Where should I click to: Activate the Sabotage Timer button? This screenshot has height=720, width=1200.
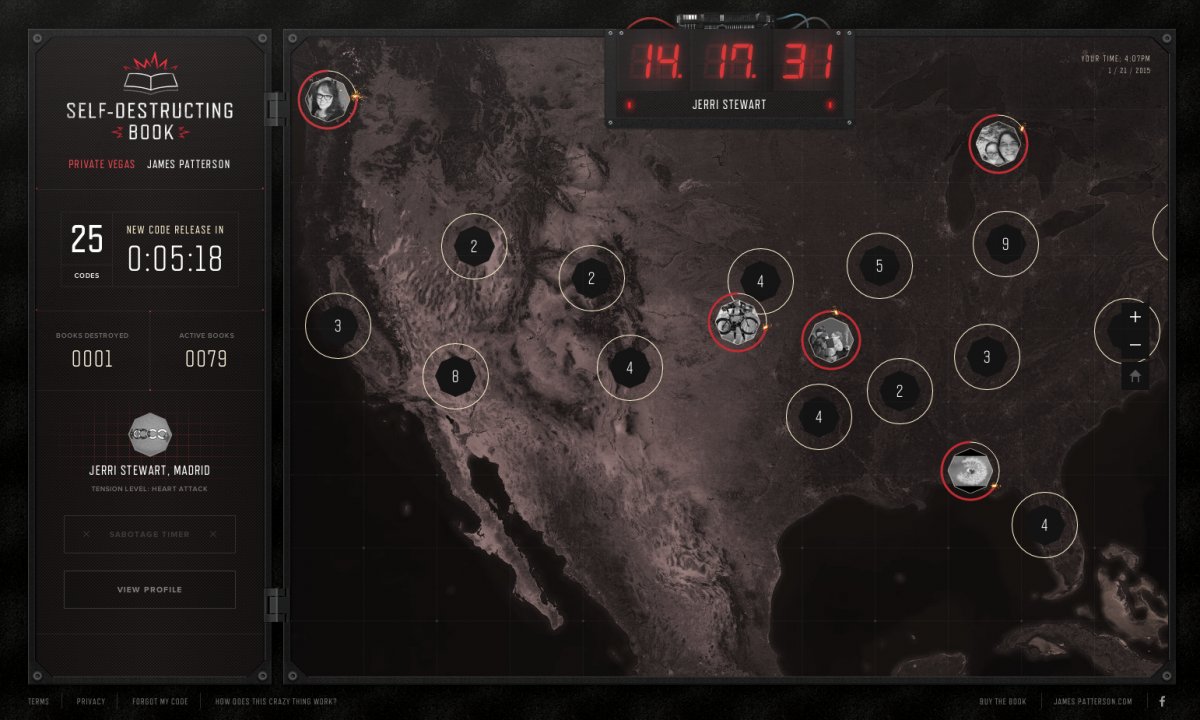click(x=150, y=534)
